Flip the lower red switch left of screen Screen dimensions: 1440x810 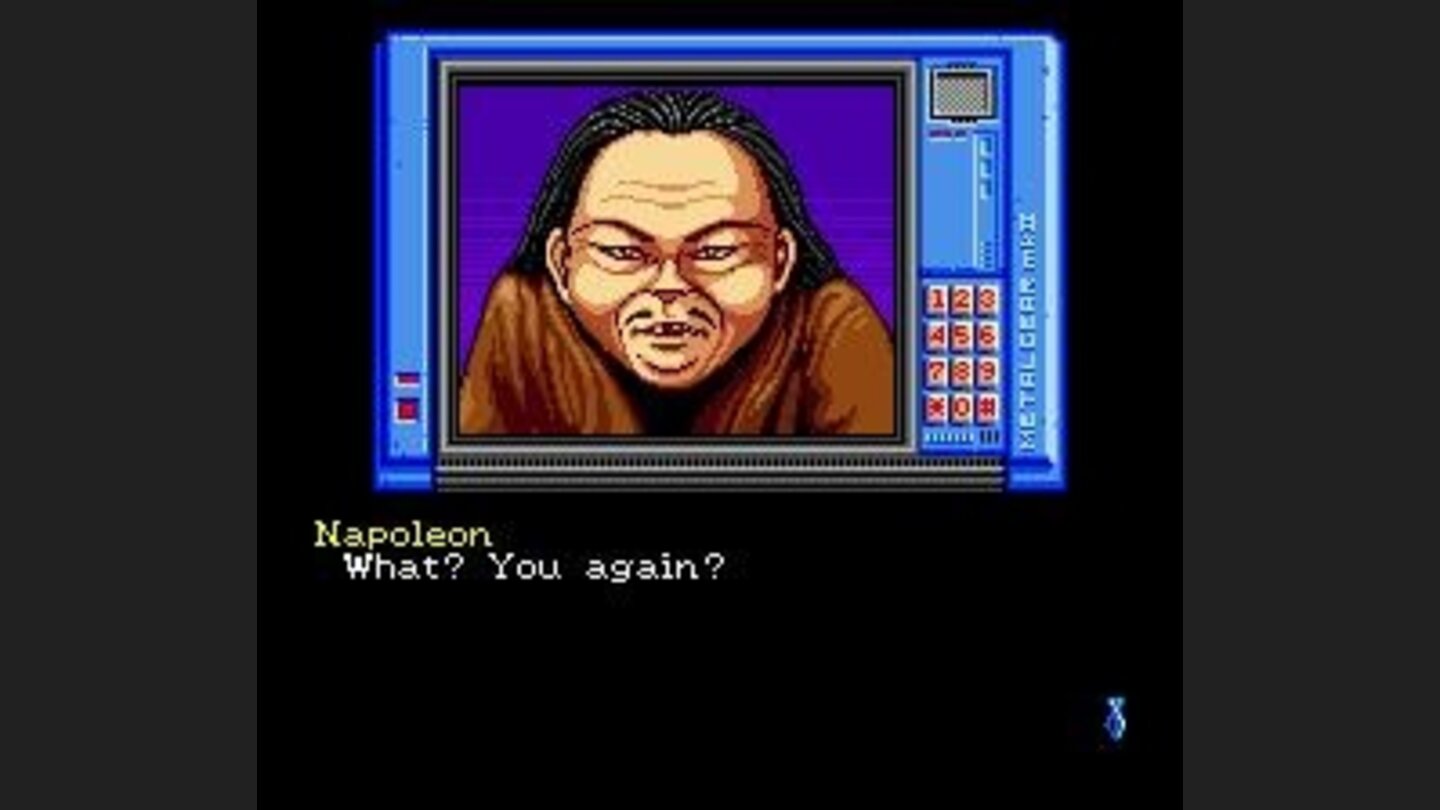point(407,410)
